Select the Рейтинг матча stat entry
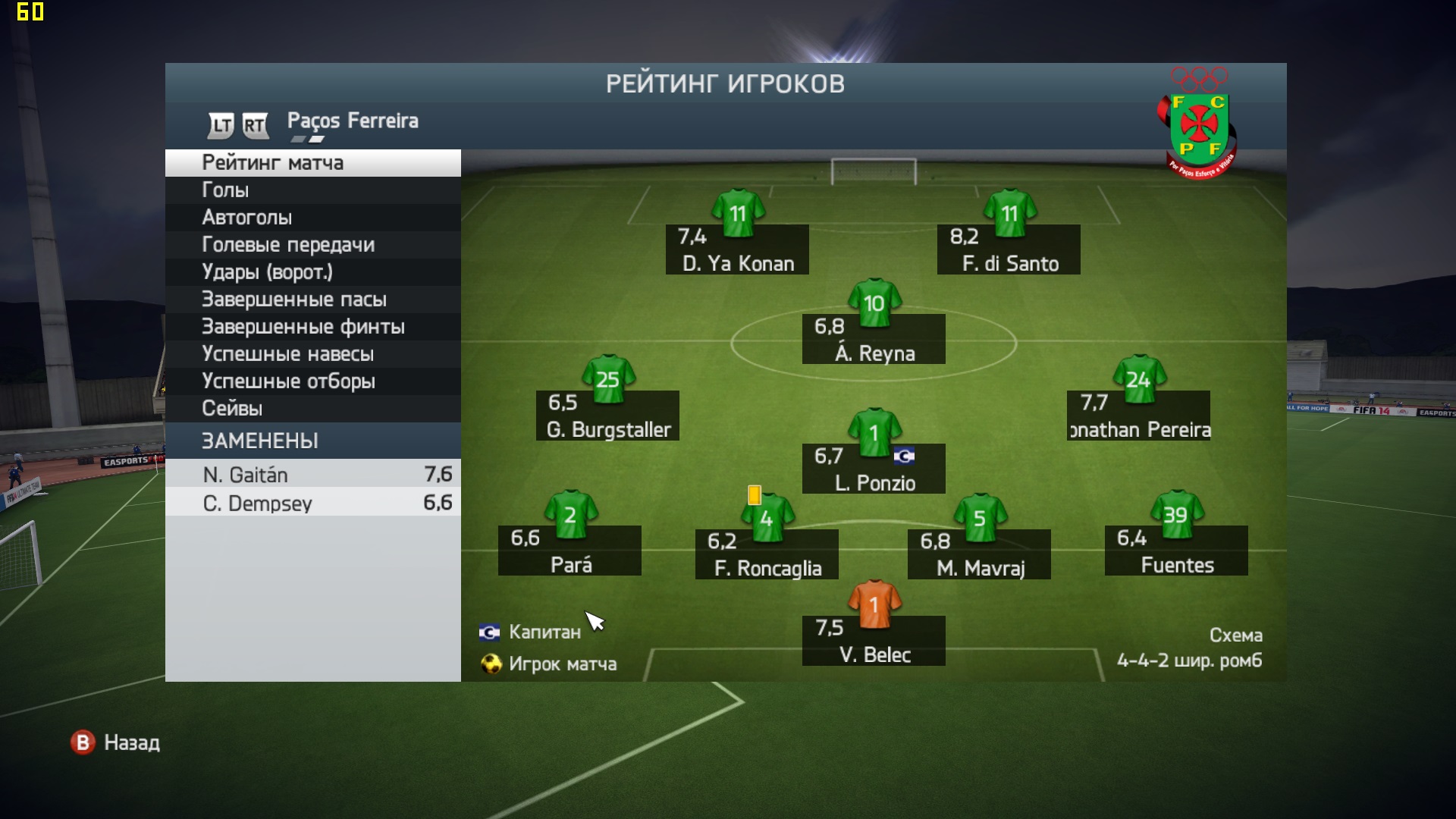The height and width of the screenshot is (819, 1456). [x=312, y=163]
